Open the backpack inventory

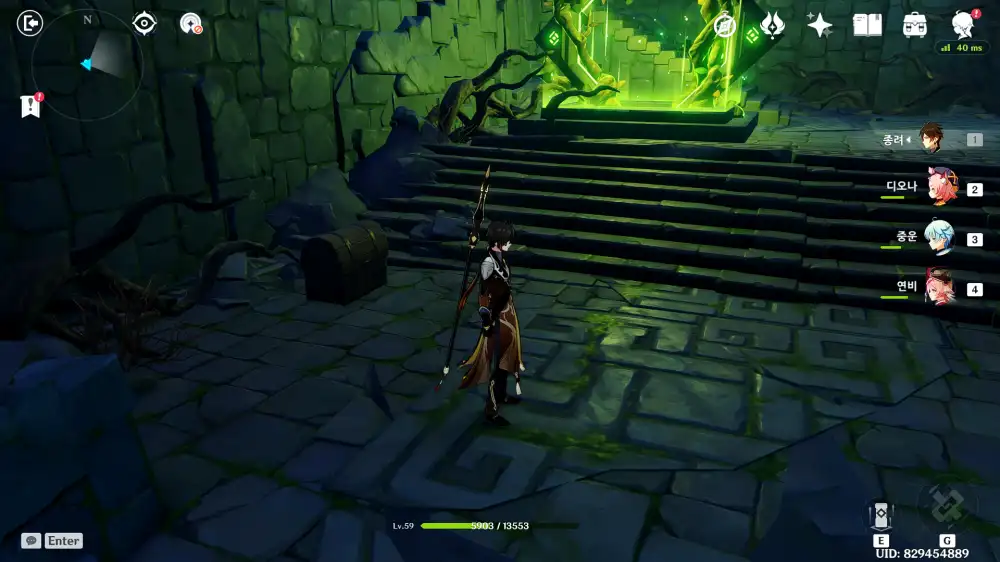pos(914,26)
